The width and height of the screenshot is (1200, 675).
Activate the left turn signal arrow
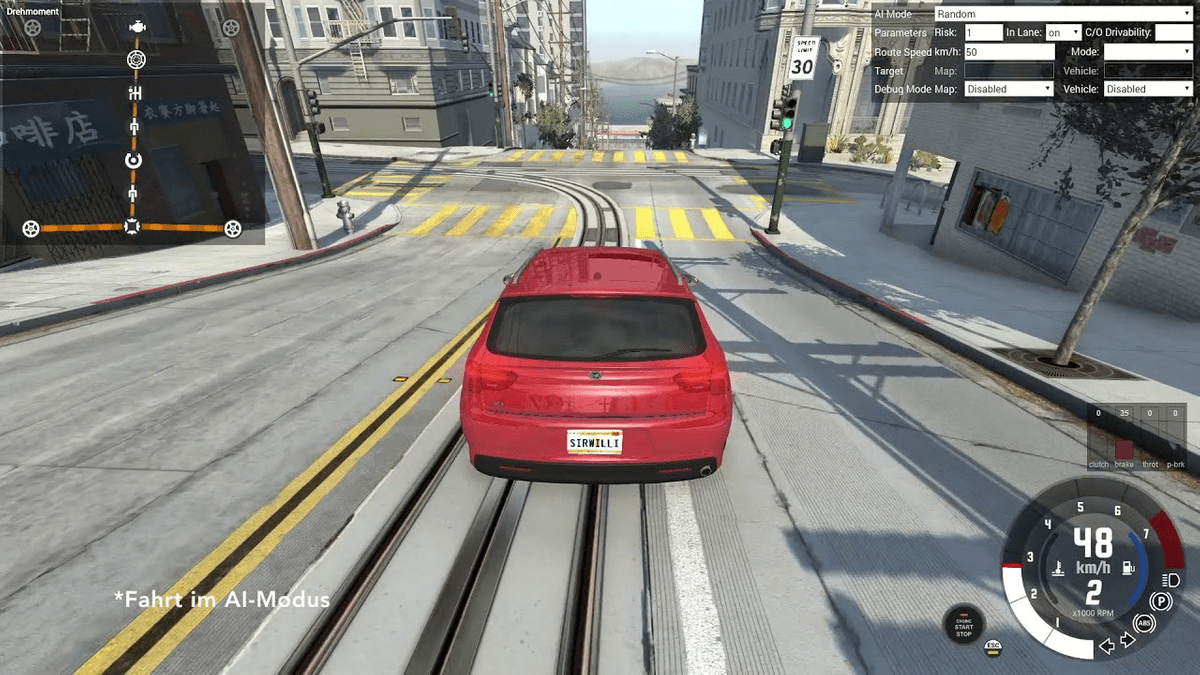pos(1107,646)
